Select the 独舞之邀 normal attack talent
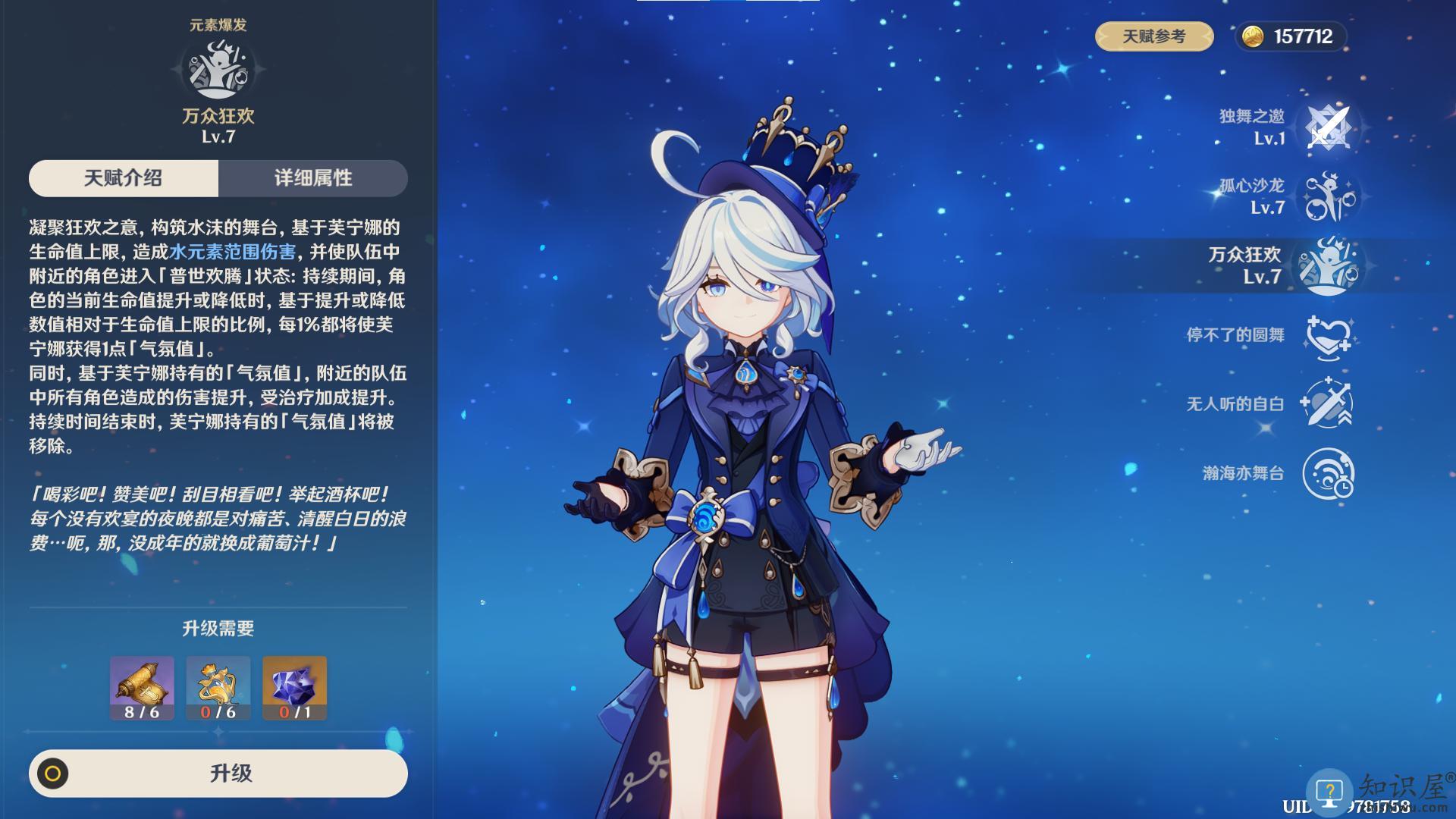The height and width of the screenshot is (819, 1456). tap(1329, 127)
